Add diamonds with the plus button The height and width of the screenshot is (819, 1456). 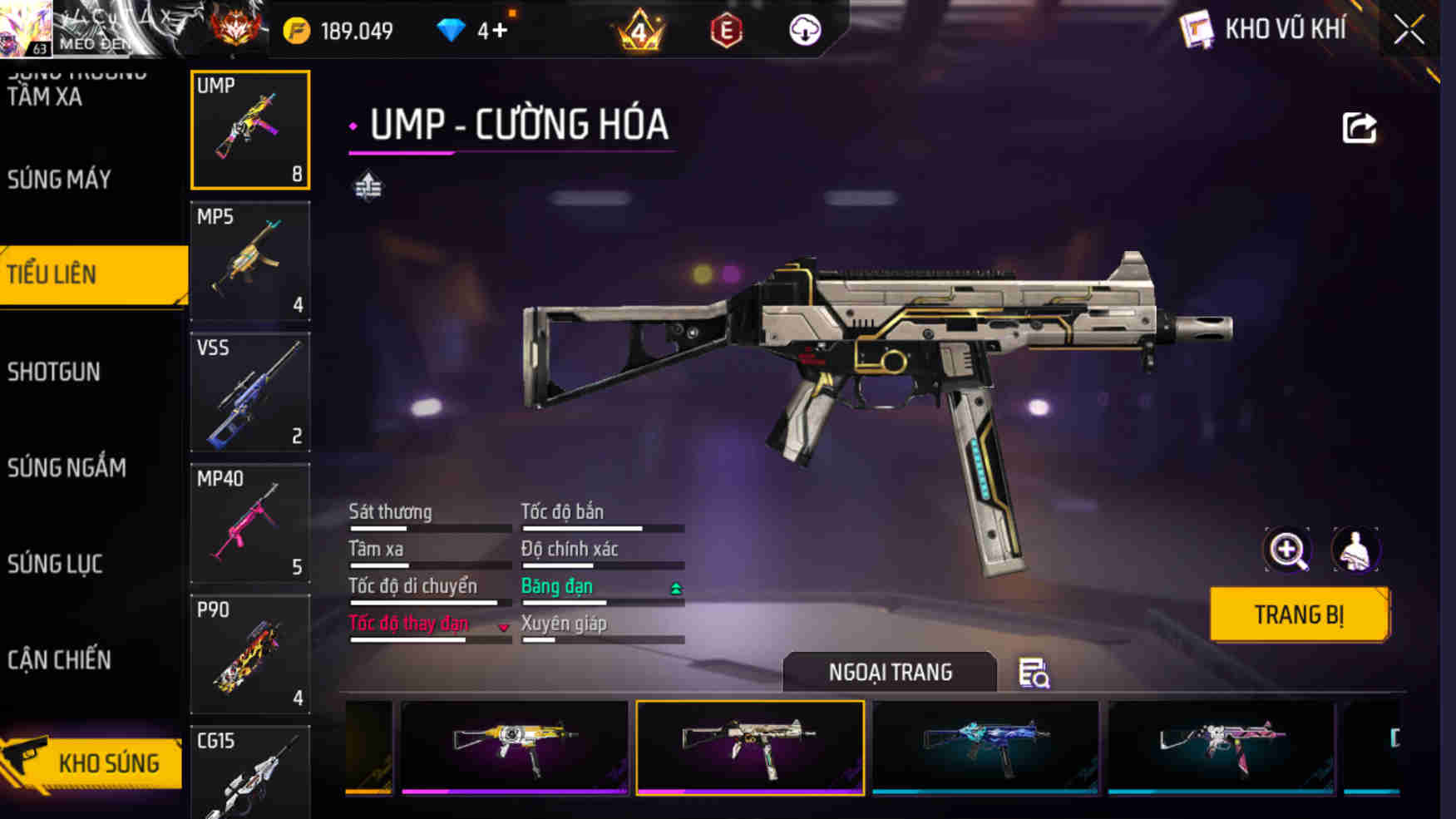pos(499,31)
